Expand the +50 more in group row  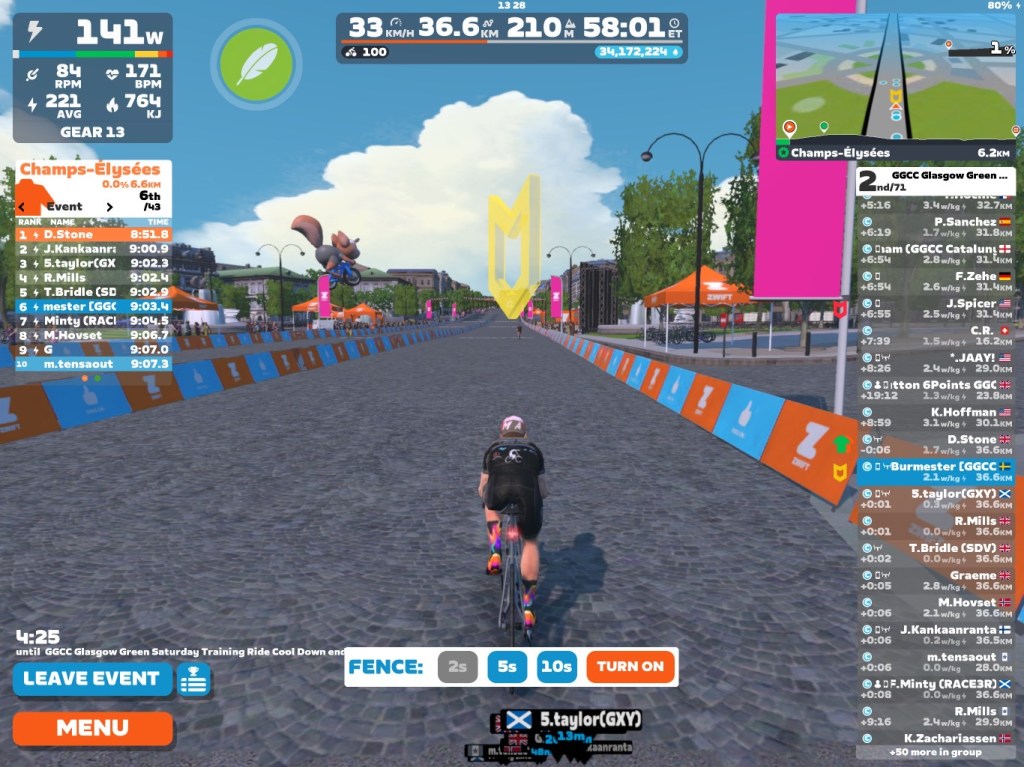point(935,752)
